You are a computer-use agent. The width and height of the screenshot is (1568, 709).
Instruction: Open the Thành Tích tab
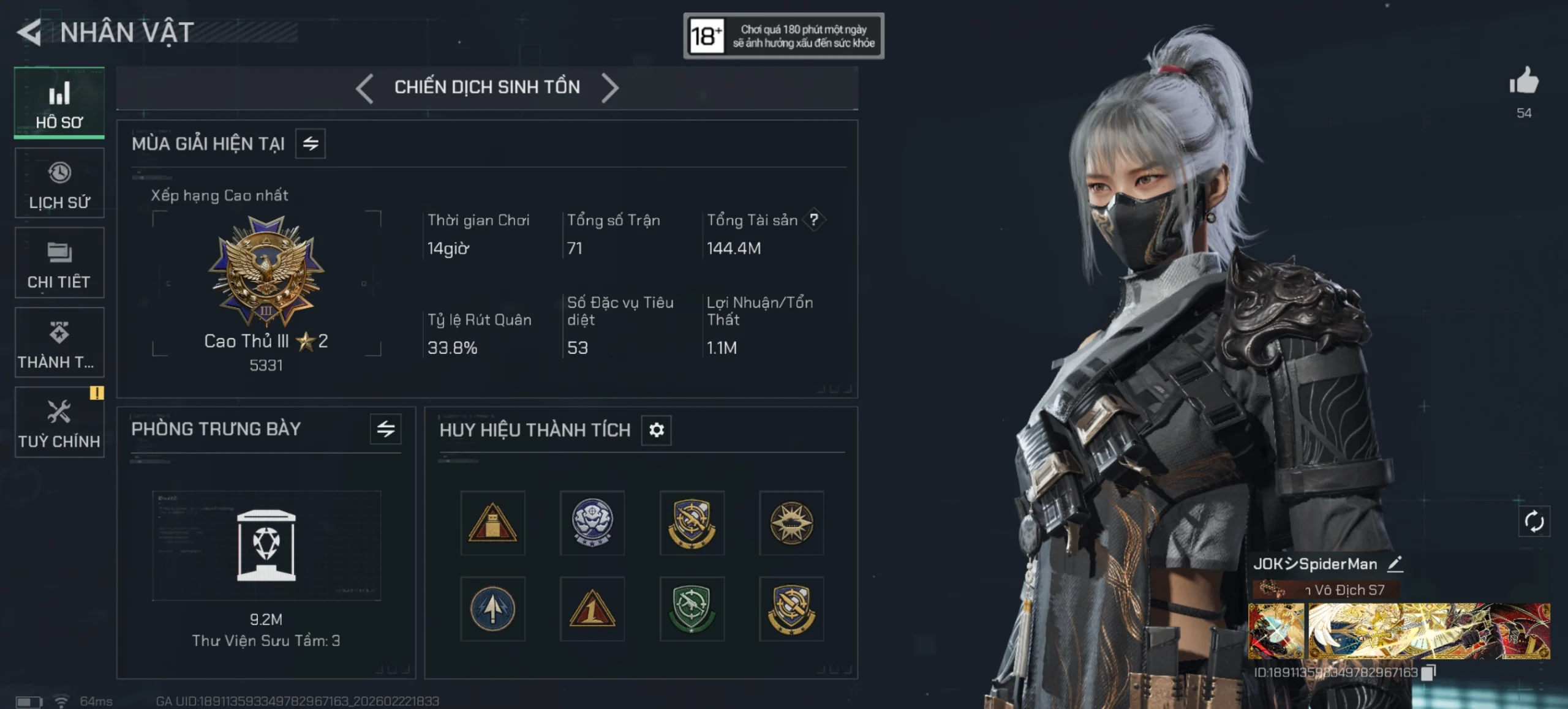click(59, 343)
